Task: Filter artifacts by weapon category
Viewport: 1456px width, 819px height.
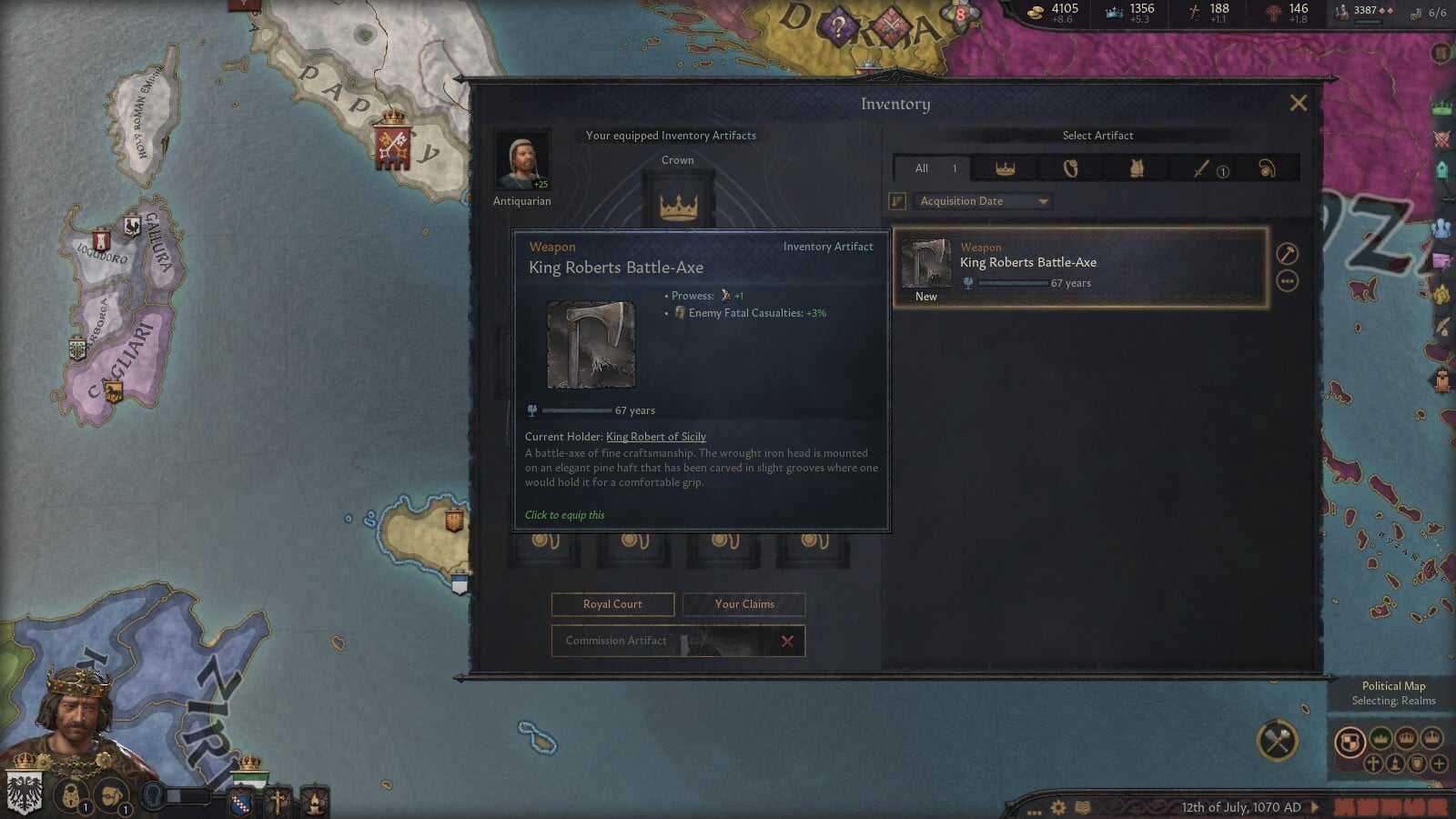Action: 1203,168
